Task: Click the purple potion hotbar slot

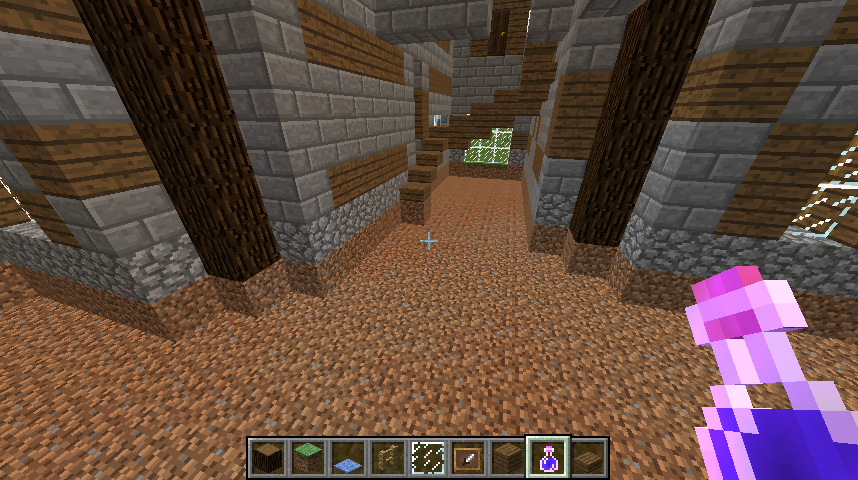Action: click(x=548, y=457)
